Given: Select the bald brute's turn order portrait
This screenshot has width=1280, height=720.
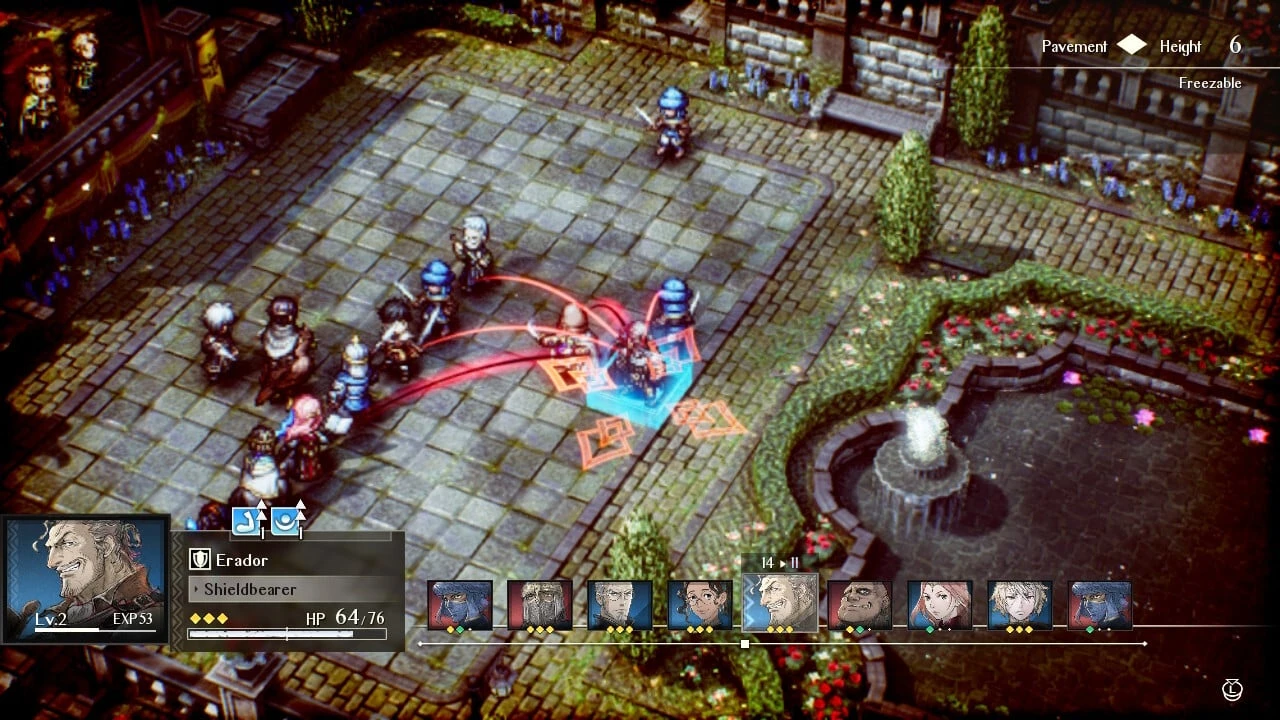Looking at the screenshot, I should [860, 605].
